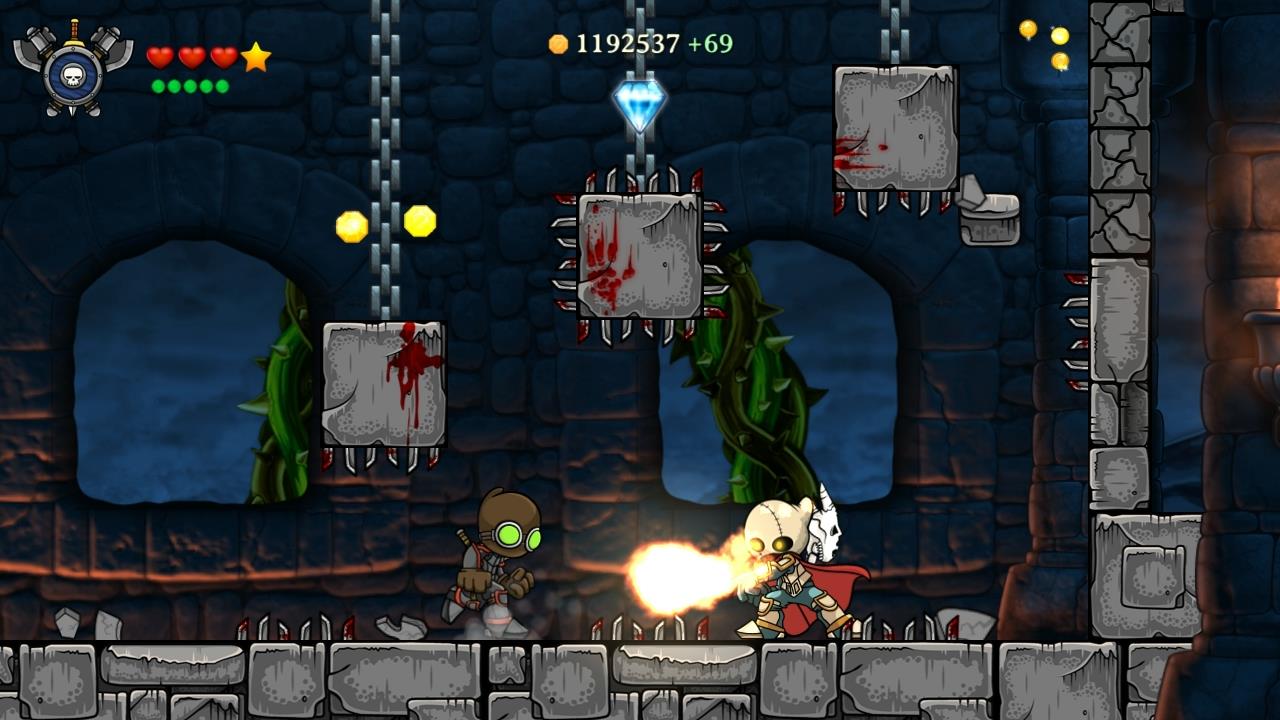Viewport: 1280px width, 720px height.
Task: Click the blue diamond on the chain
Action: pos(640,102)
